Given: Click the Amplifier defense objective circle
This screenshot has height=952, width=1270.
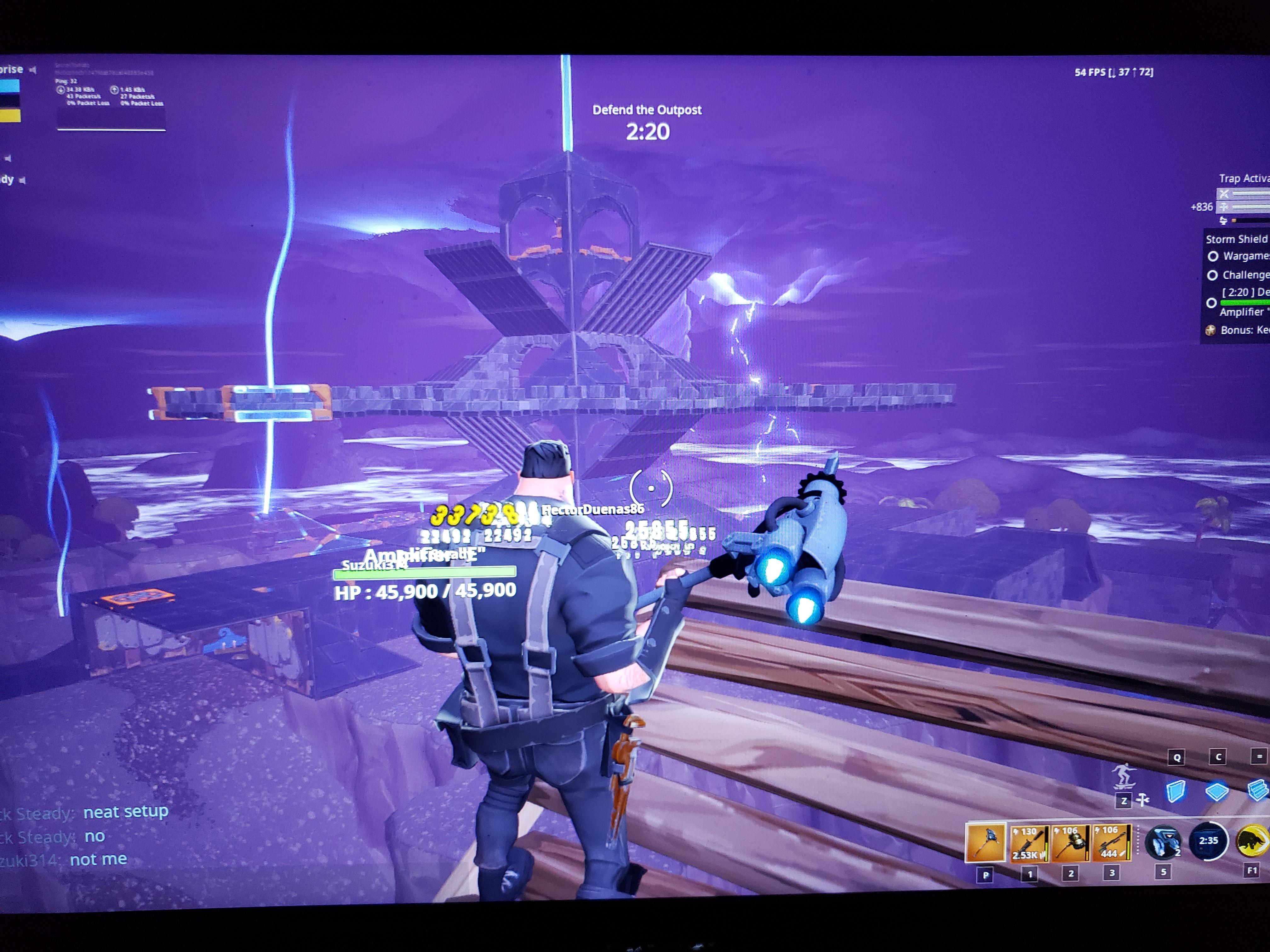Looking at the screenshot, I should 1211,303.
